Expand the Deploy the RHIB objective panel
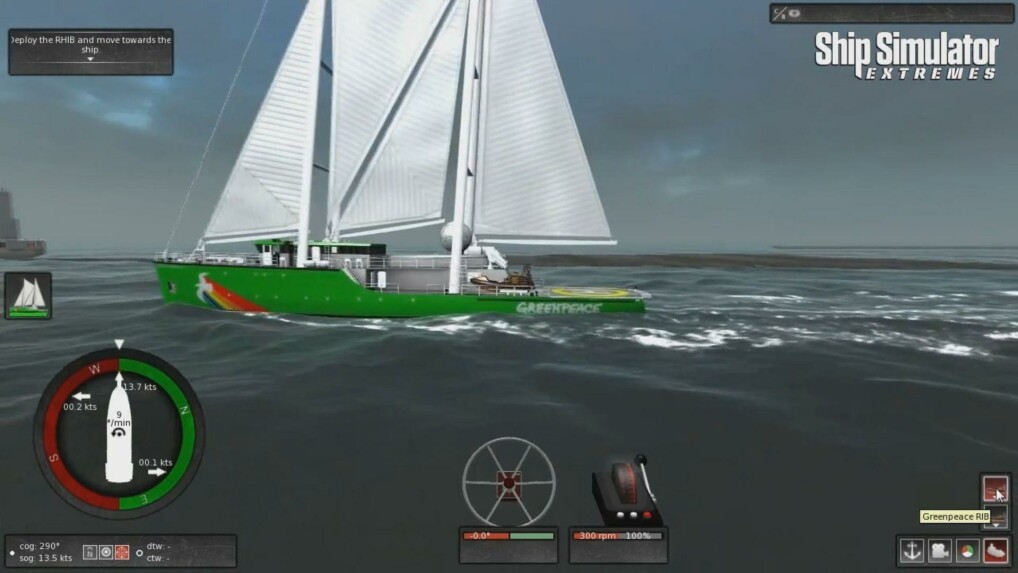 tap(90, 59)
